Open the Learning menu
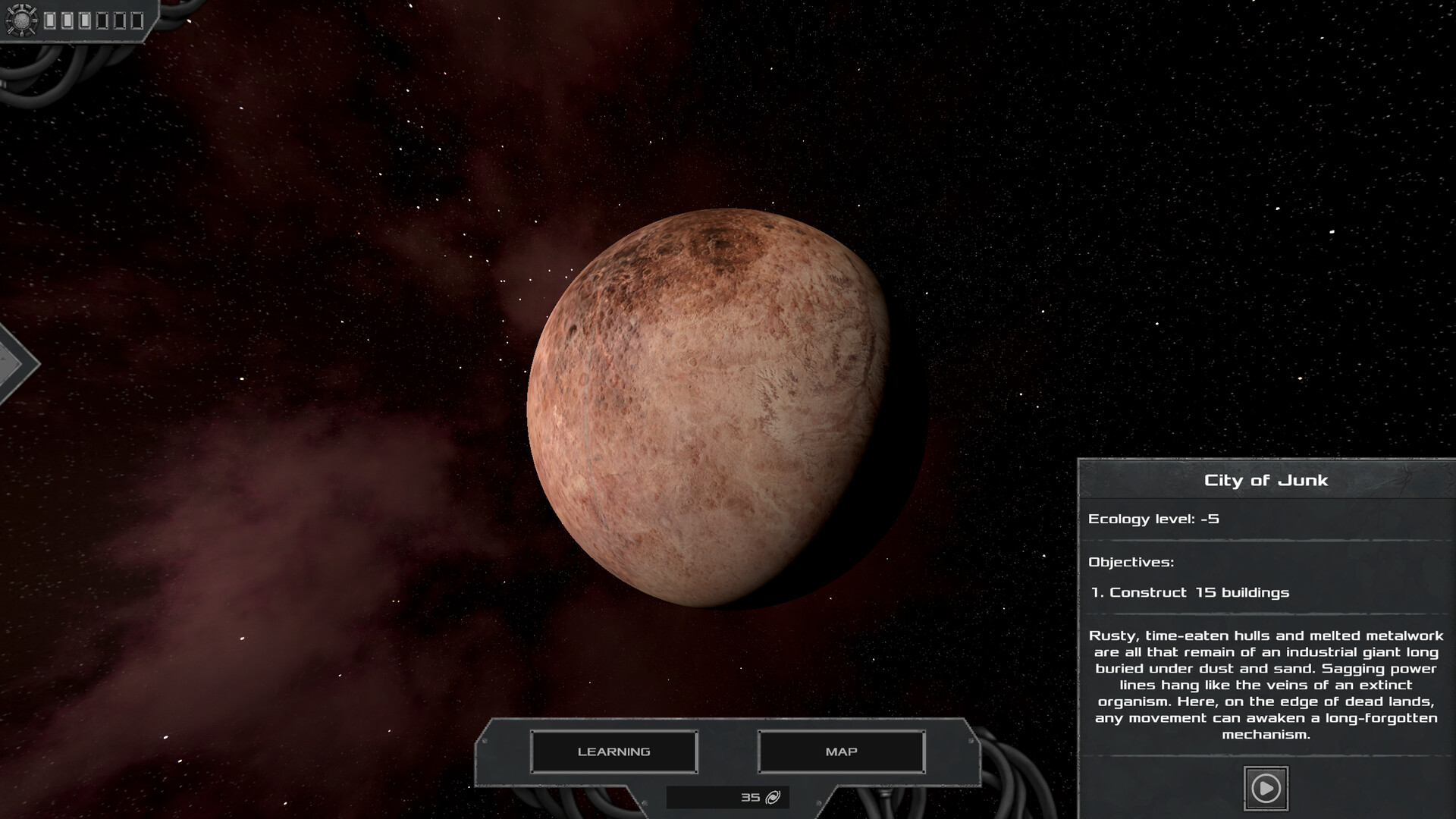 613,752
